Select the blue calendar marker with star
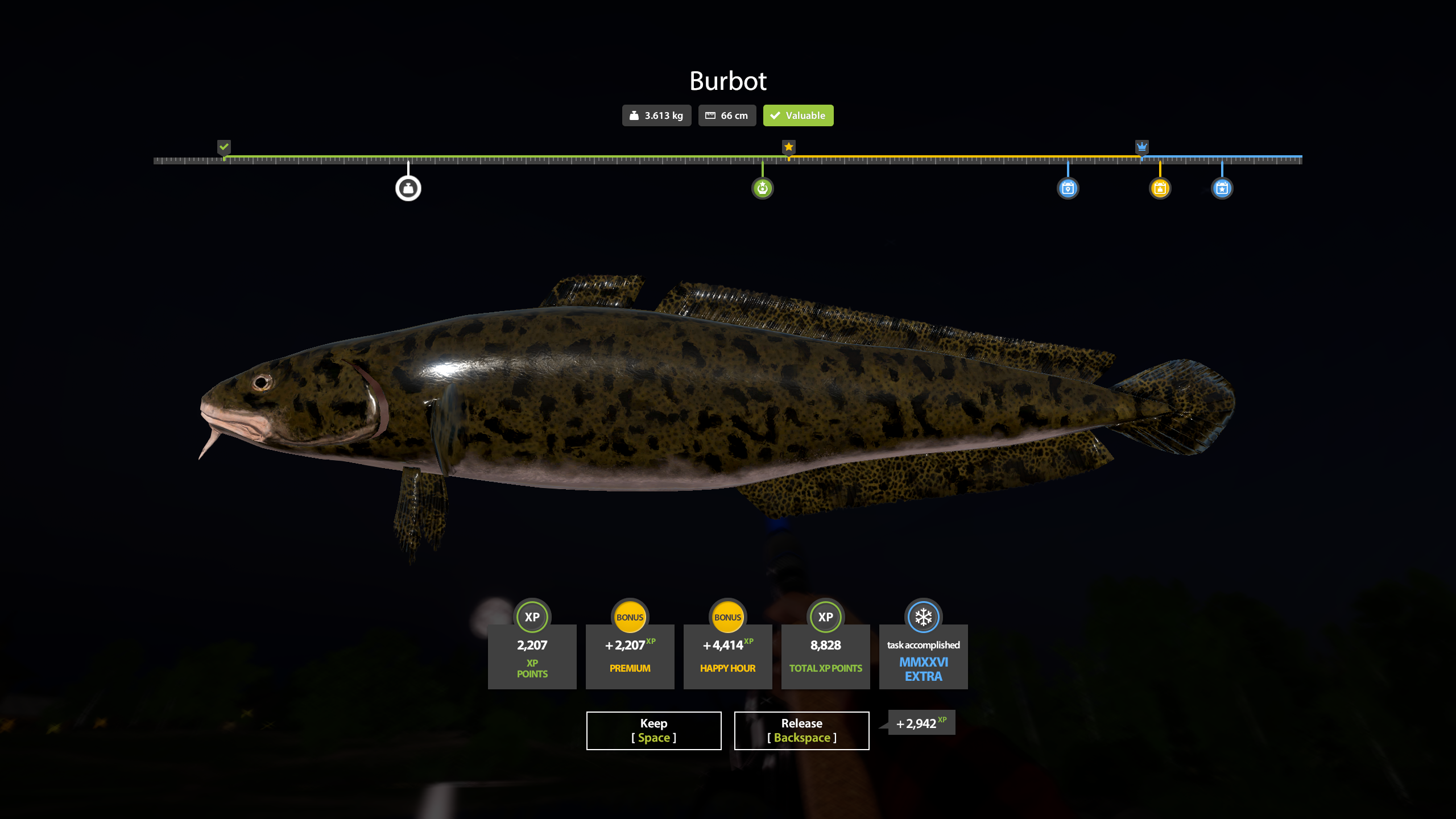 (x=1222, y=188)
